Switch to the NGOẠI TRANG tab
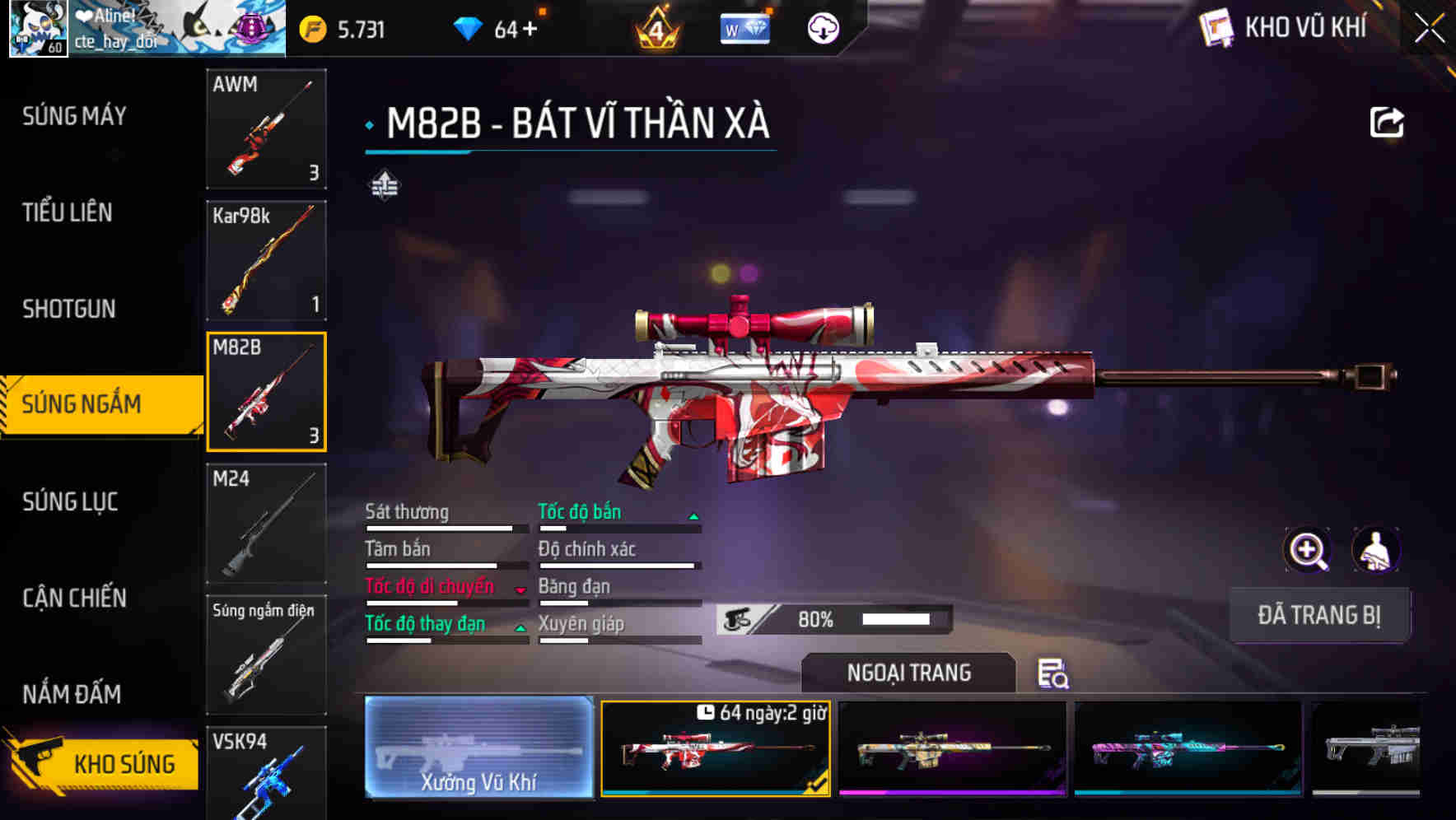1456x820 pixels. tap(908, 673)
